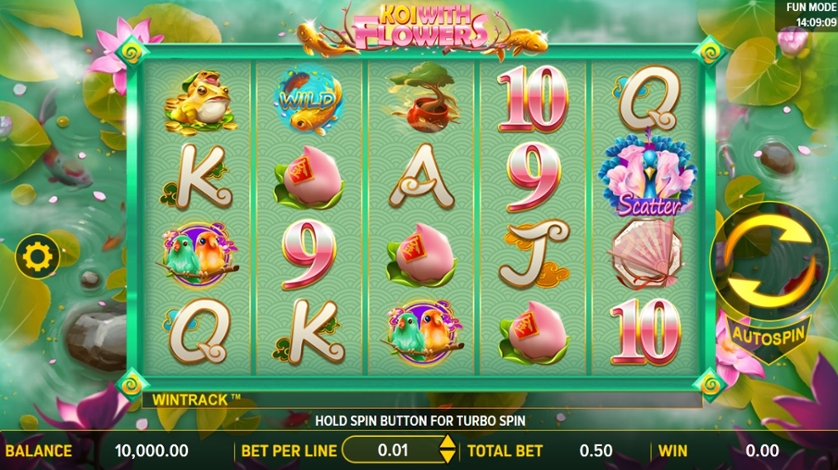Spin the reels with the yellow arrows button
This screenshot has width=838, height=470.
pos(768,261)
